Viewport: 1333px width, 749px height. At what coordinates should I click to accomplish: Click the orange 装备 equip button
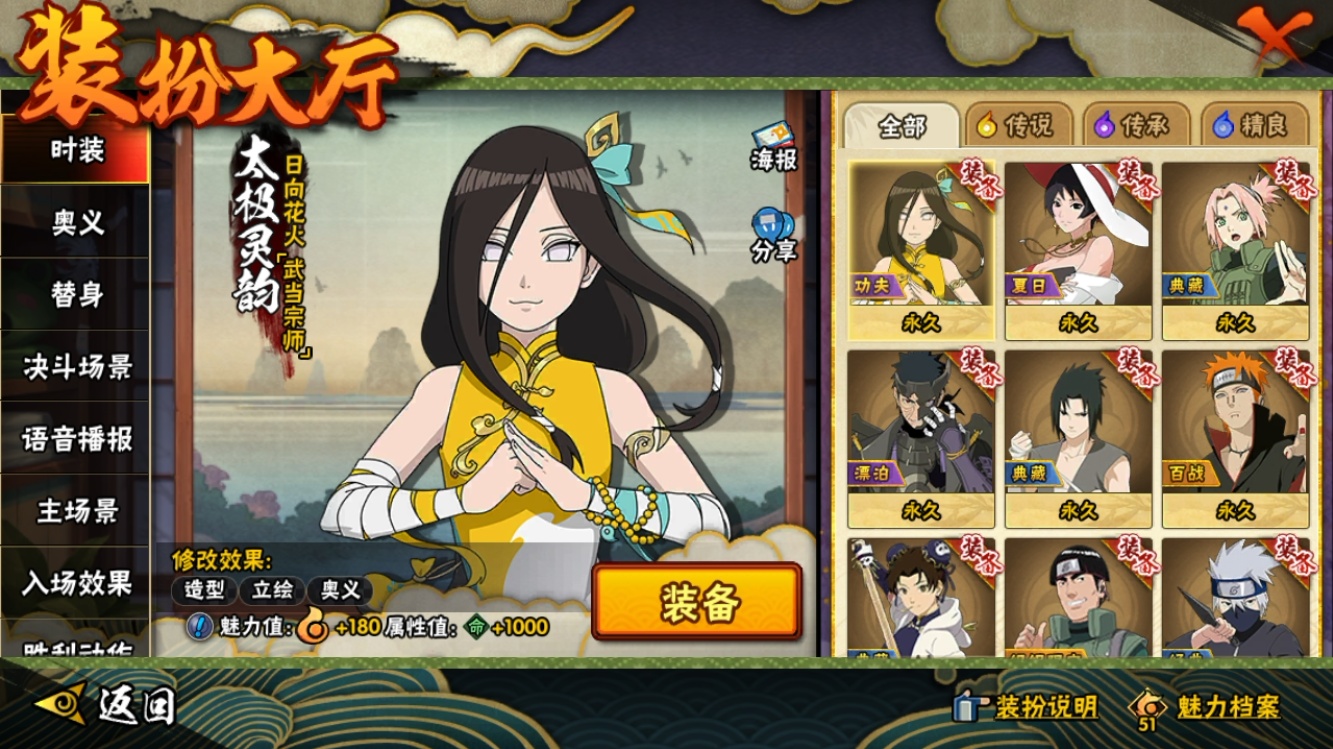tap(697, 602)
